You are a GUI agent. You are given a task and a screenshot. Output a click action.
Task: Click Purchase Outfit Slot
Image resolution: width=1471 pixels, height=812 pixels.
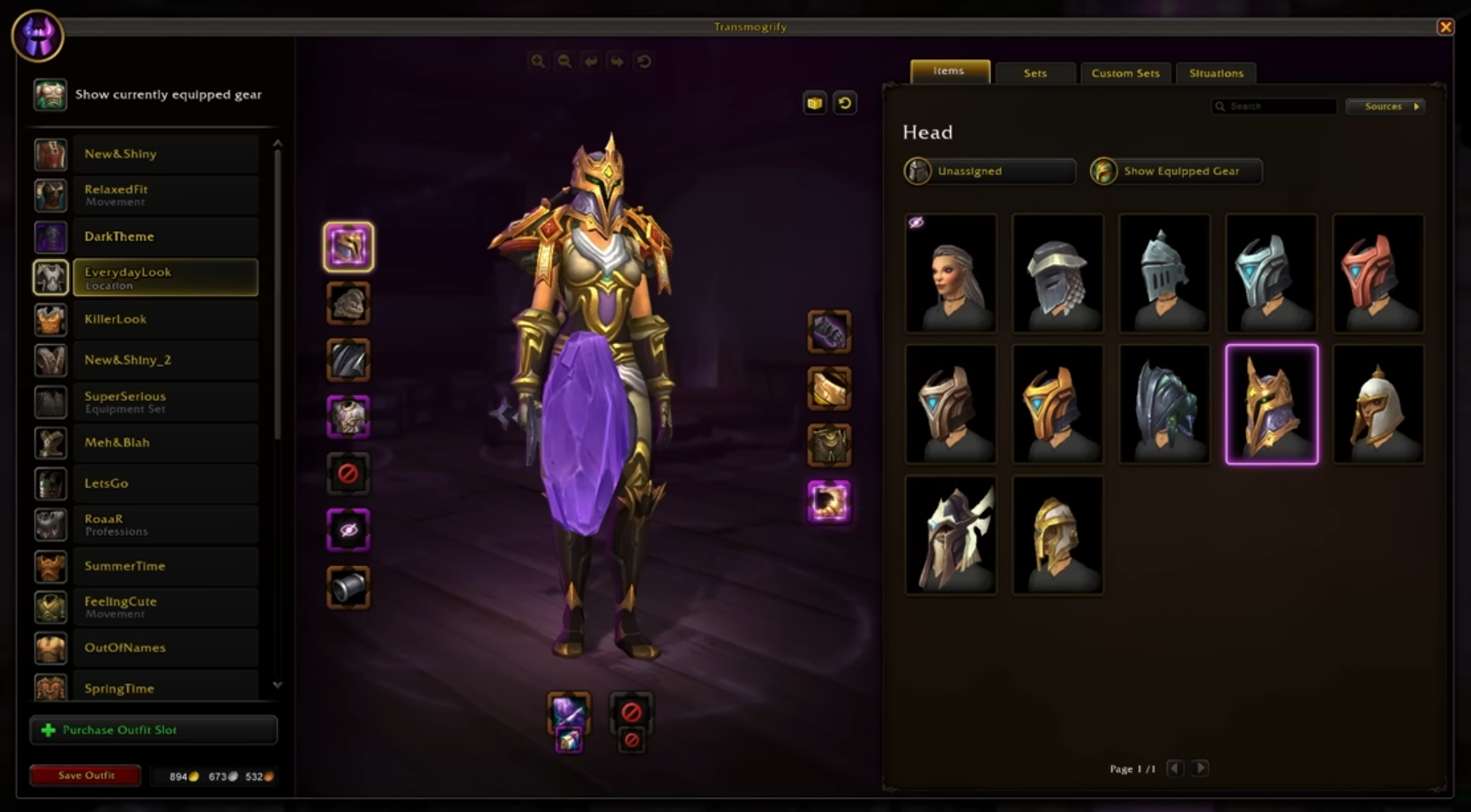[x=153, y=729]
